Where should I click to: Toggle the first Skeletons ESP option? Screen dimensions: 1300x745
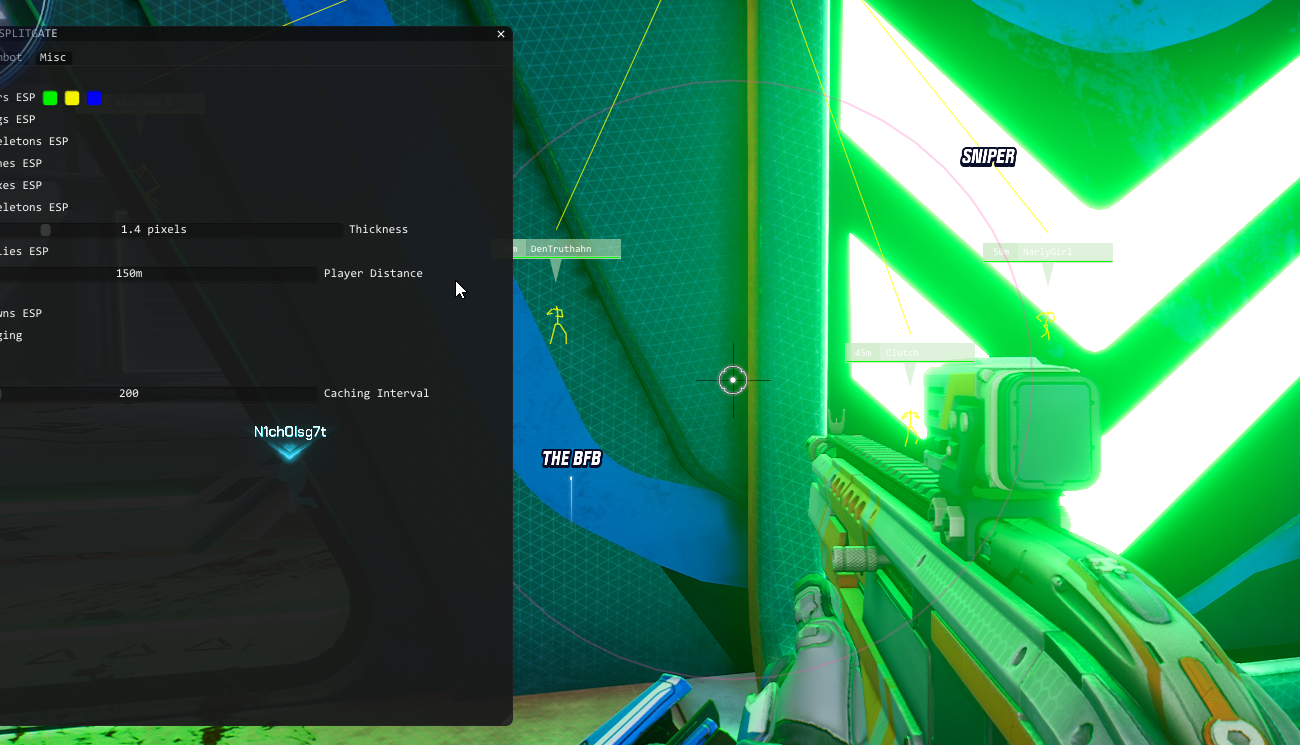(25, 141)
